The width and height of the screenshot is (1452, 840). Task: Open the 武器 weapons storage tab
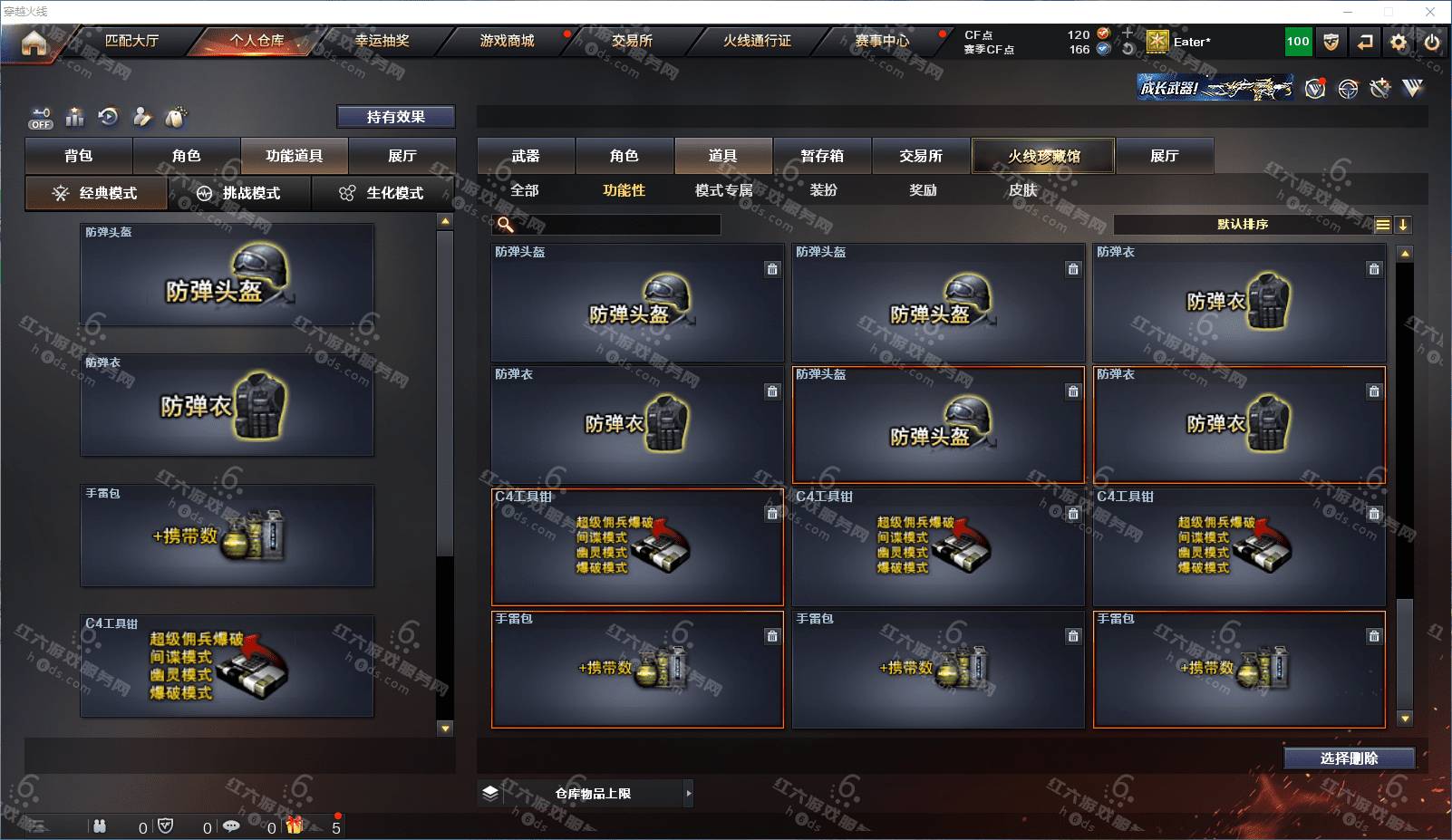(x=526, y=156)
